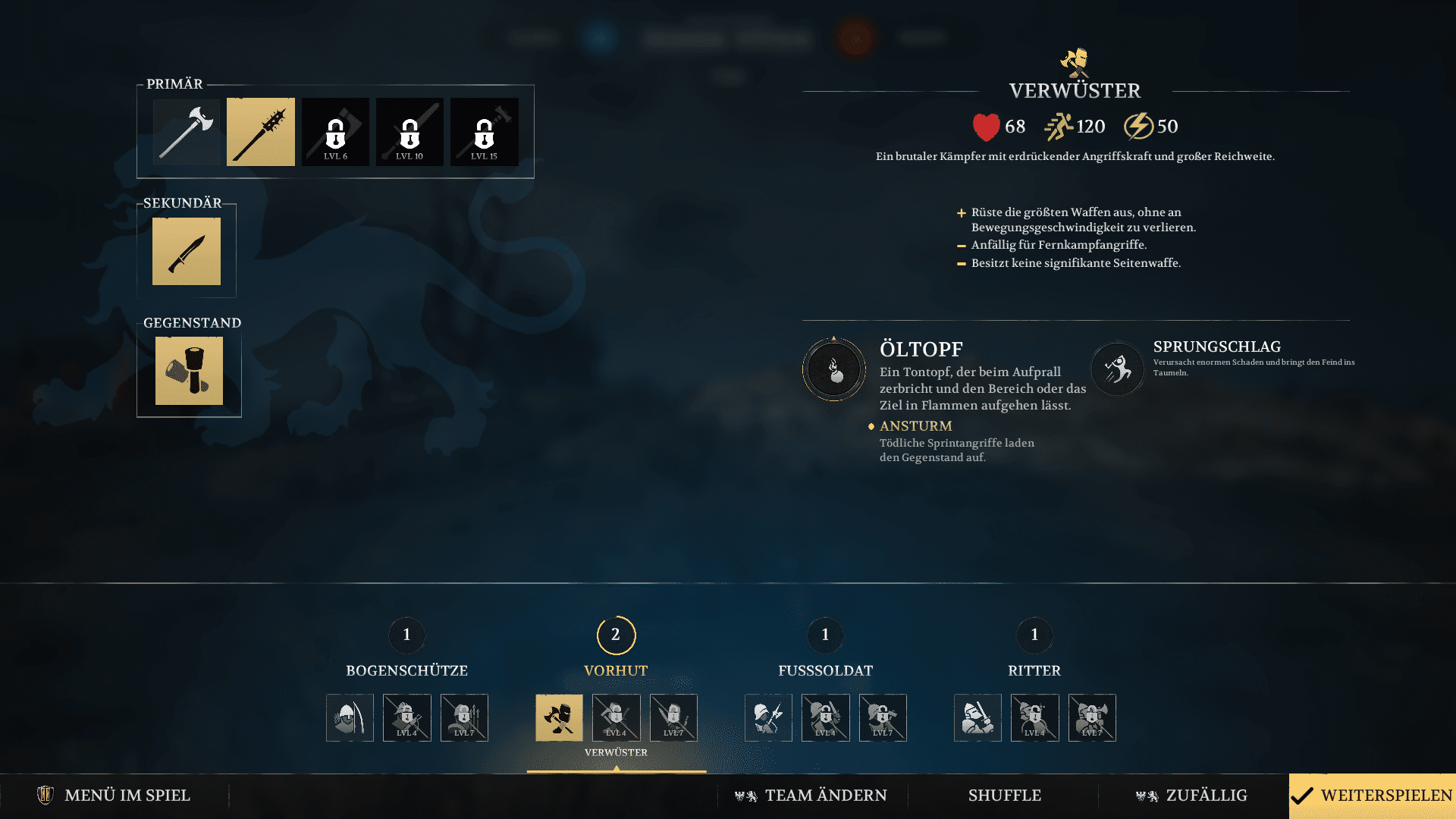The width and height of the screenshot is (1456, 819).
Task: View the locked LVL 15 primary weapon
Action: (483, 131)
